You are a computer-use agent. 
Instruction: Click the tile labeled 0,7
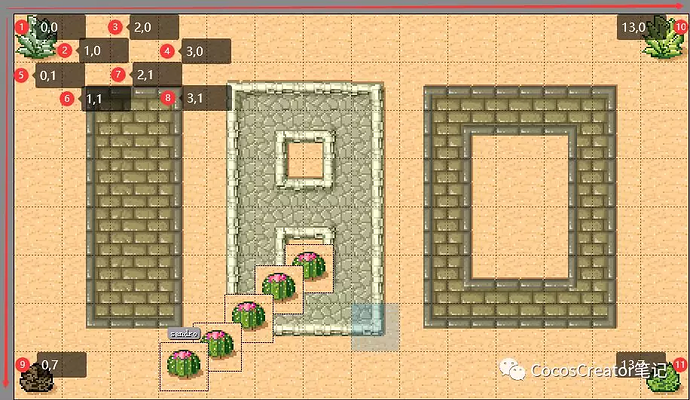tap(49, 365)
